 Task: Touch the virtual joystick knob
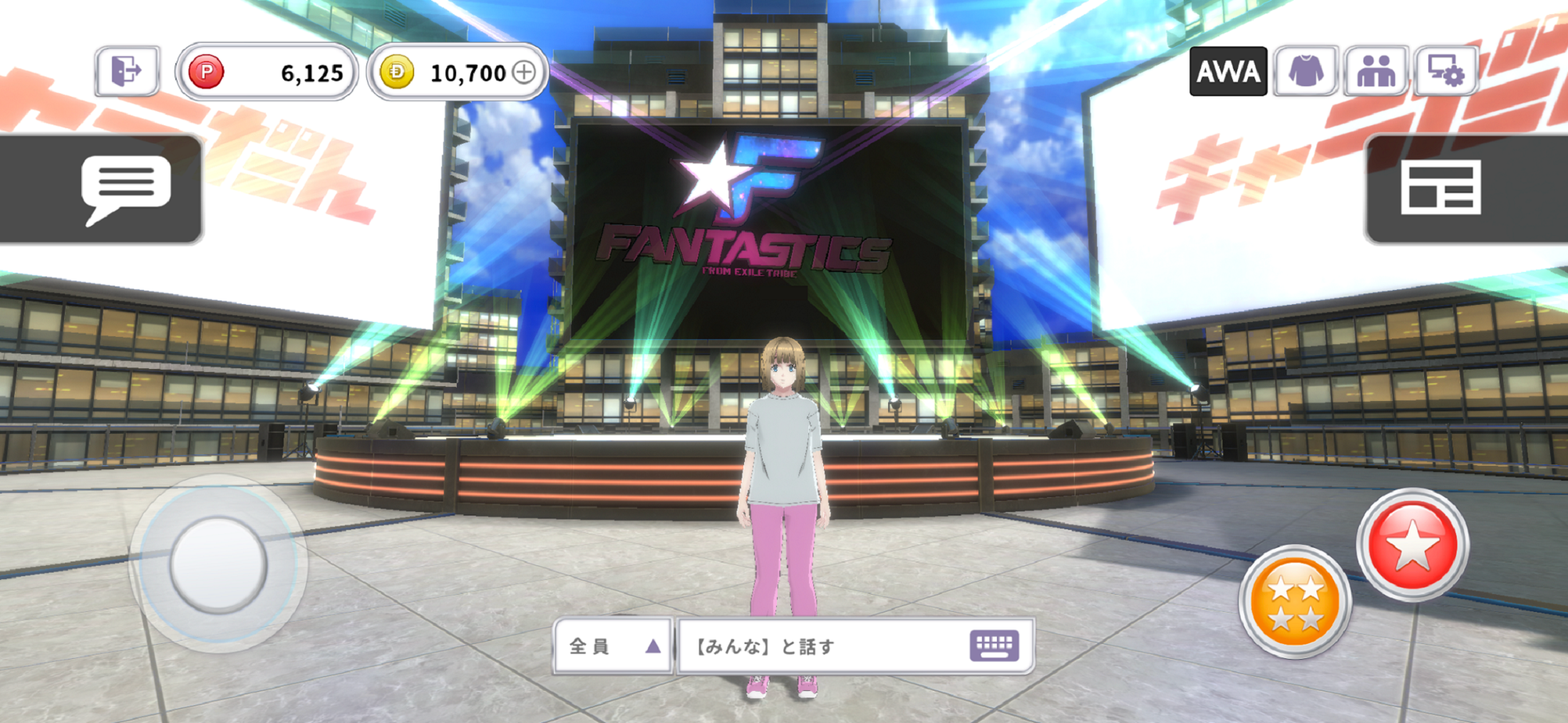[x=218, y=563]
